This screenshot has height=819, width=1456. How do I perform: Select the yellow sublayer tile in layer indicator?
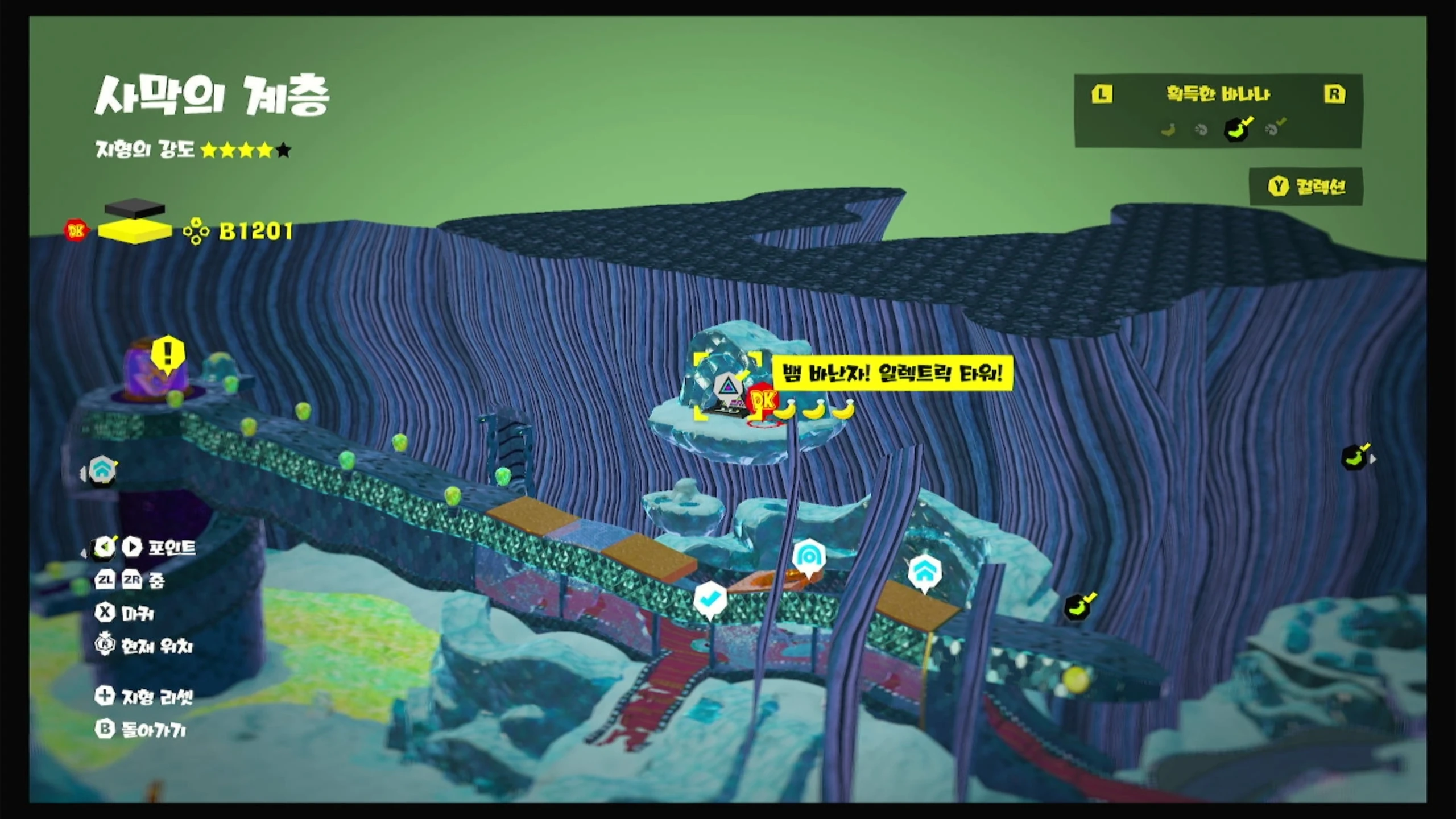click(134, 231)
